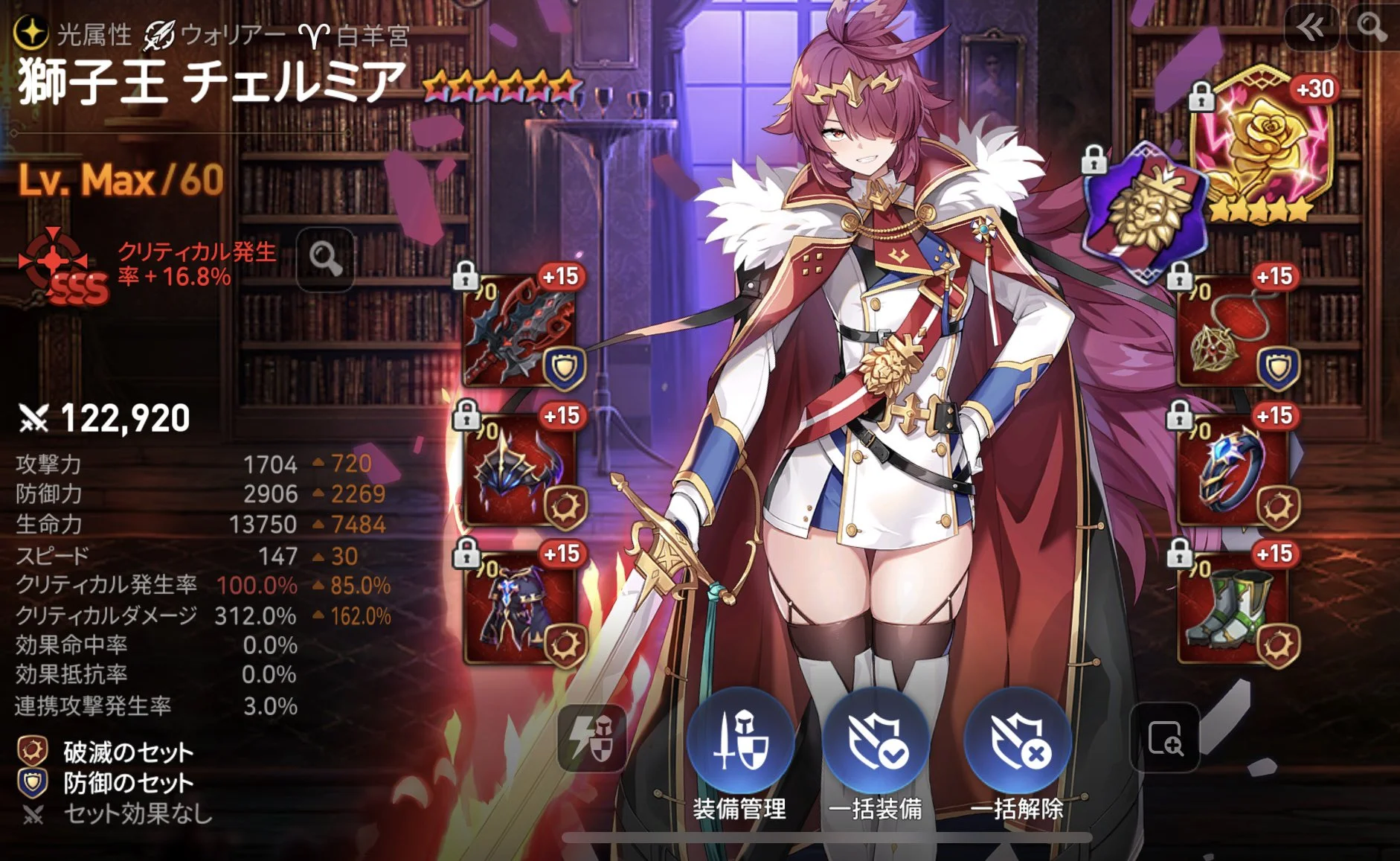
Task: Select the equipped blue gem ring slot
Action: [1233, 470]
